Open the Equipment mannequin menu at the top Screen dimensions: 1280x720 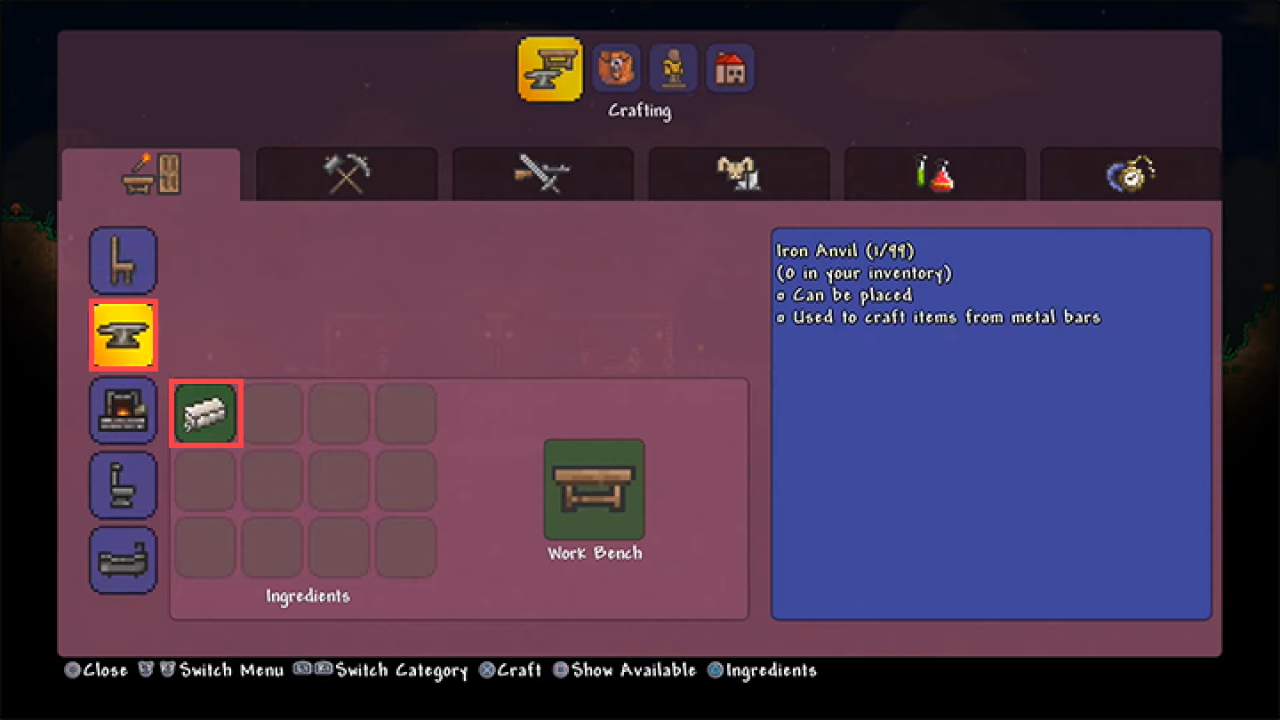click(673, 67)
